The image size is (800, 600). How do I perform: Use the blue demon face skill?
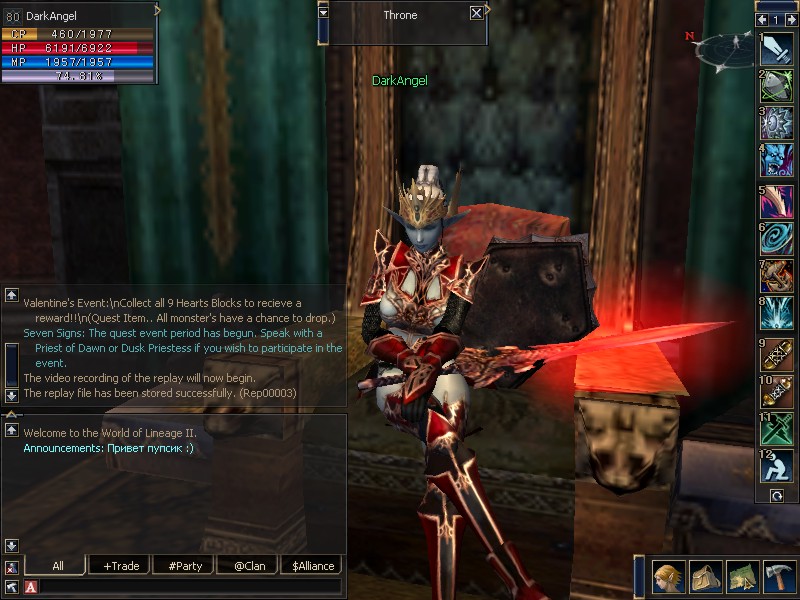point(777,160)
